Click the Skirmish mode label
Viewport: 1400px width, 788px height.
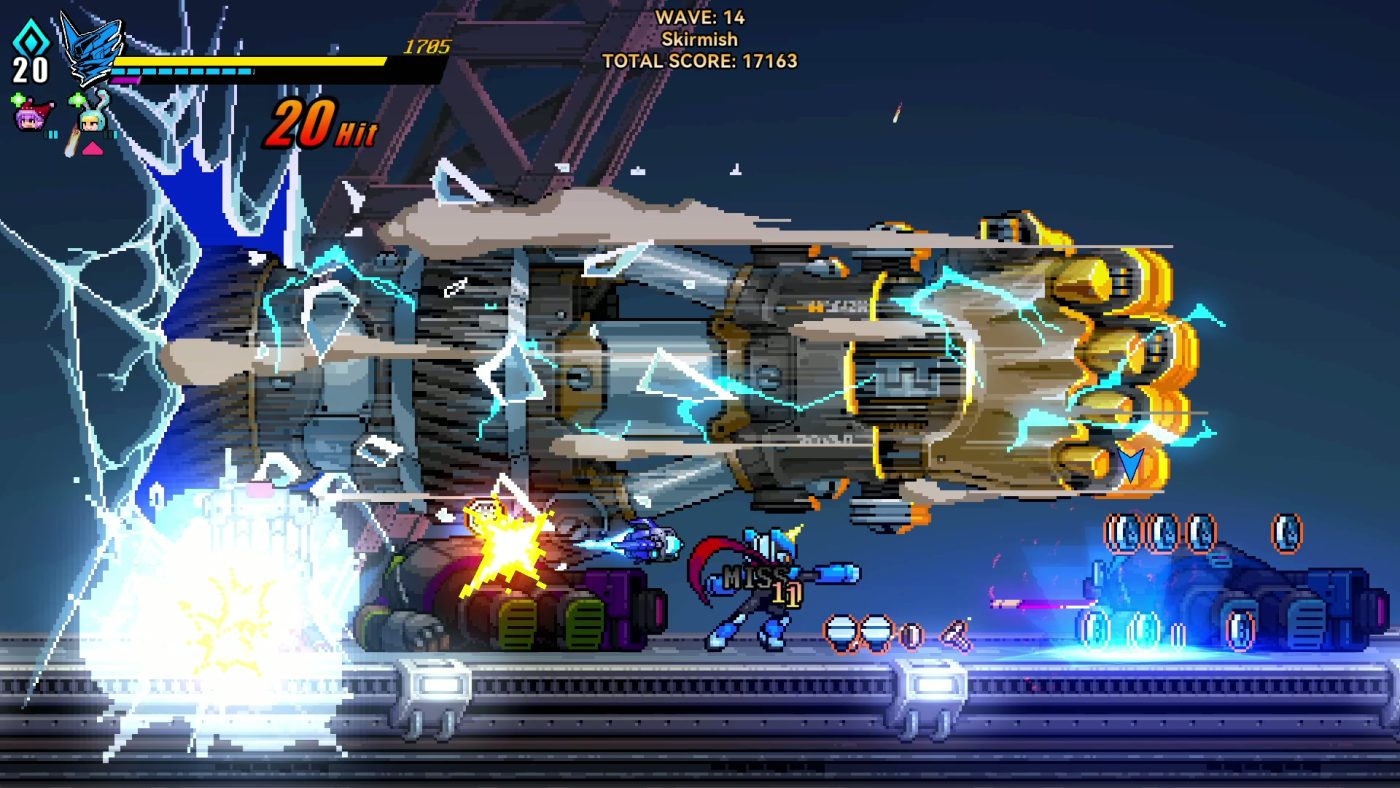[699, 40]
